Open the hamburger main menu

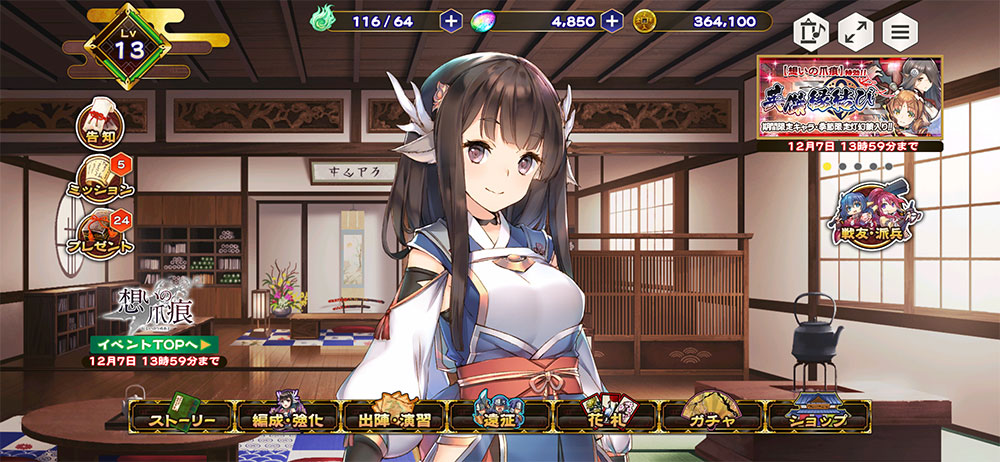point(901,31)
